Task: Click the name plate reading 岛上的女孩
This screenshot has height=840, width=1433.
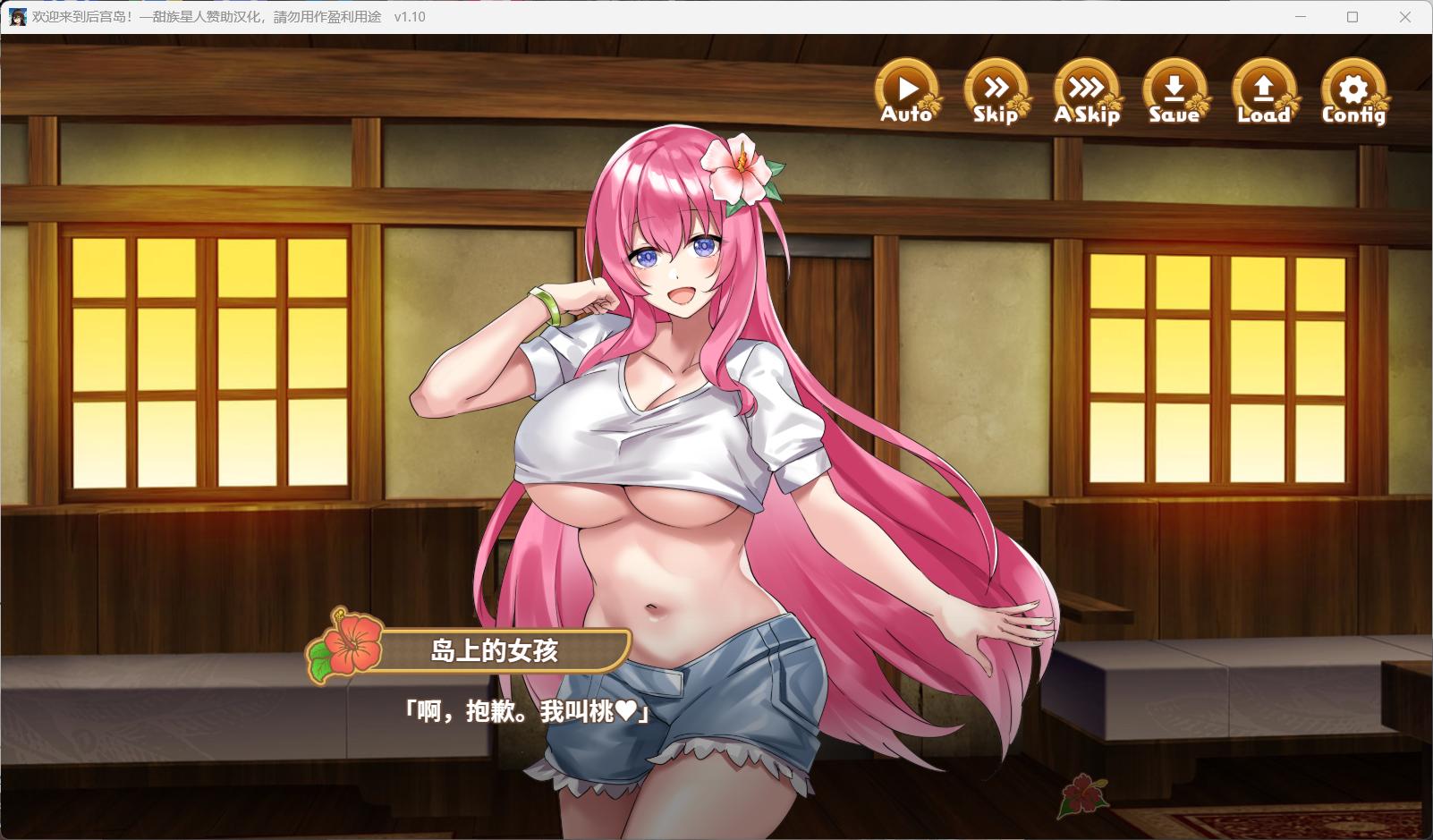Action: [x=505, y=649]
